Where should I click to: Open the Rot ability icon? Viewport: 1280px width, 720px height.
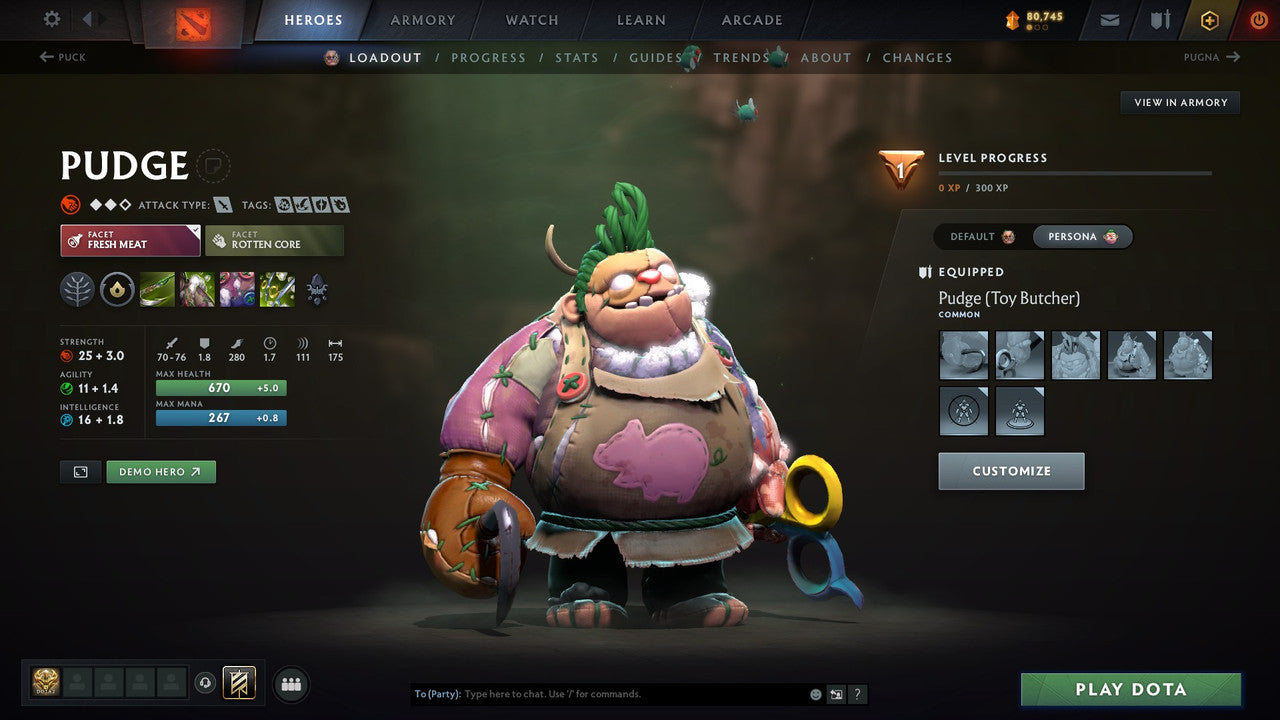point(194,290)
